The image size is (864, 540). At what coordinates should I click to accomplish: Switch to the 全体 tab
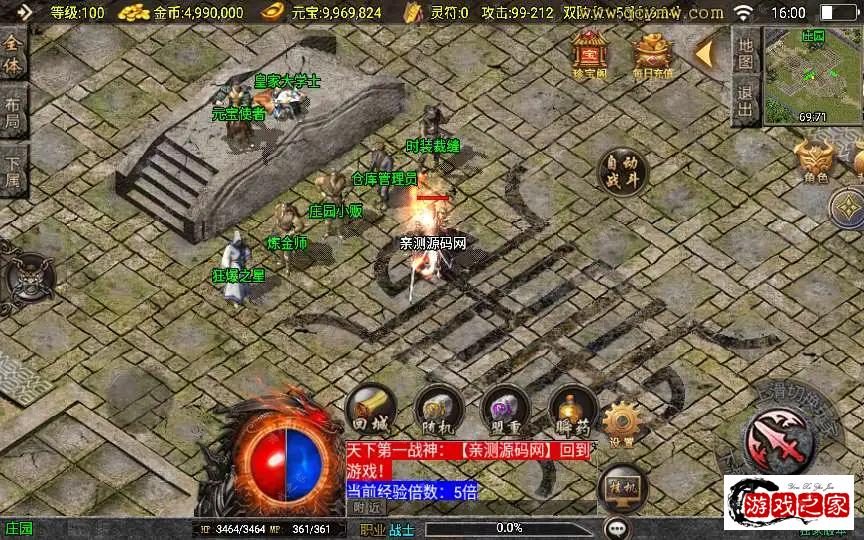[13, 55]
